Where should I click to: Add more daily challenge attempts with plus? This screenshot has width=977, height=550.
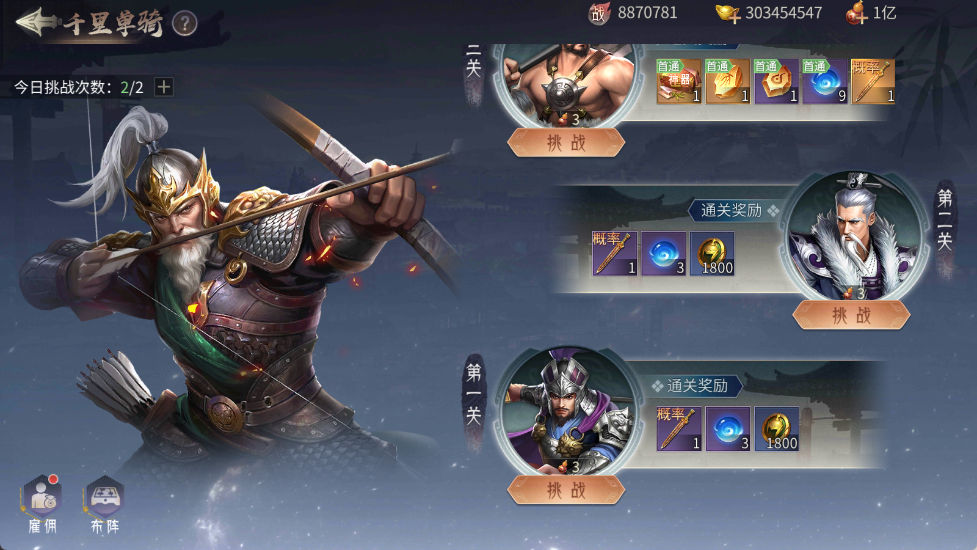(164, 87)
